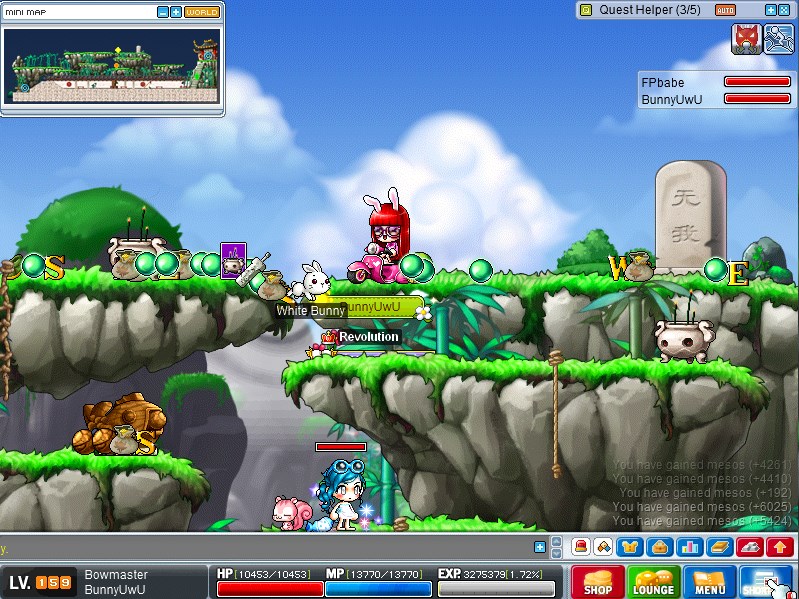Screen dimensions: 799x599
Task: Open the Cash Shop button
Action: coord(598,582)
